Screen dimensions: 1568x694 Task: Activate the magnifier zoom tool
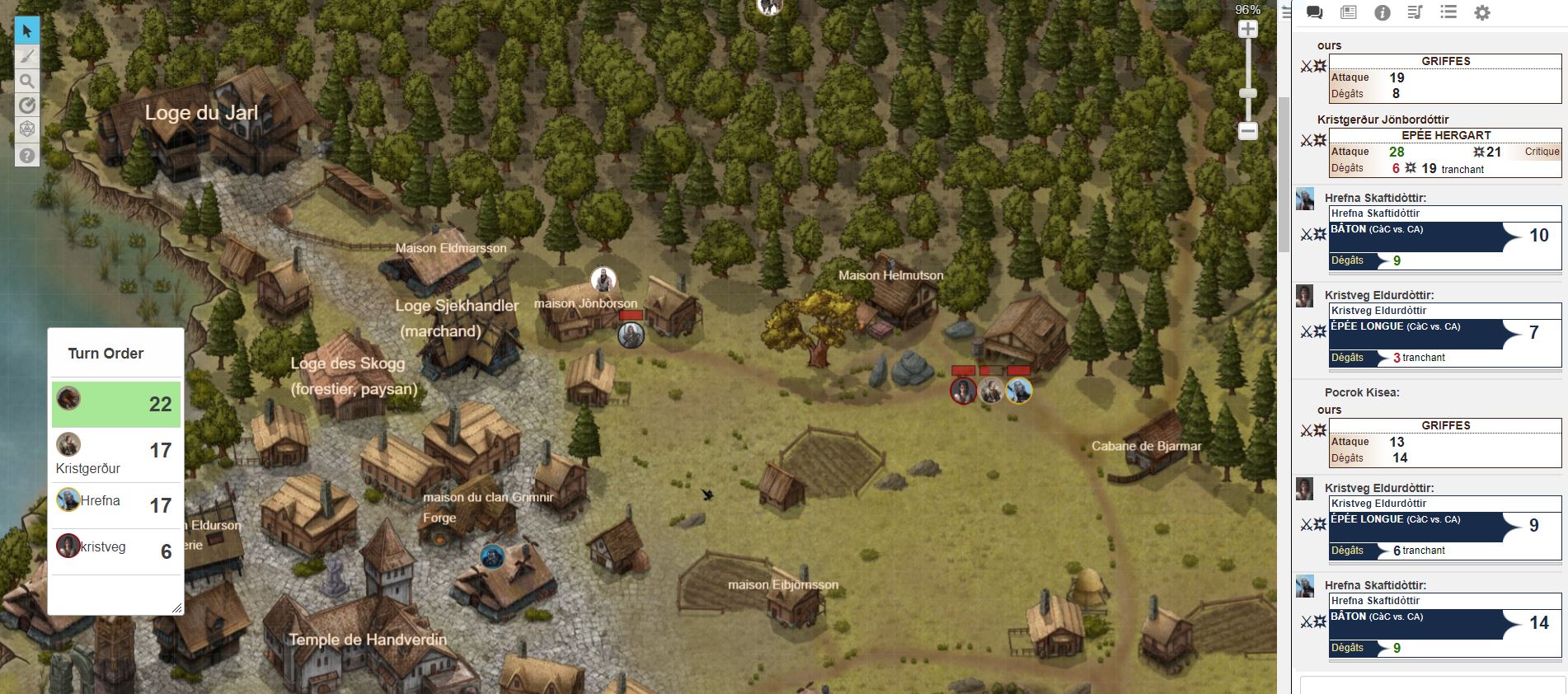click(x=27, y=81)
